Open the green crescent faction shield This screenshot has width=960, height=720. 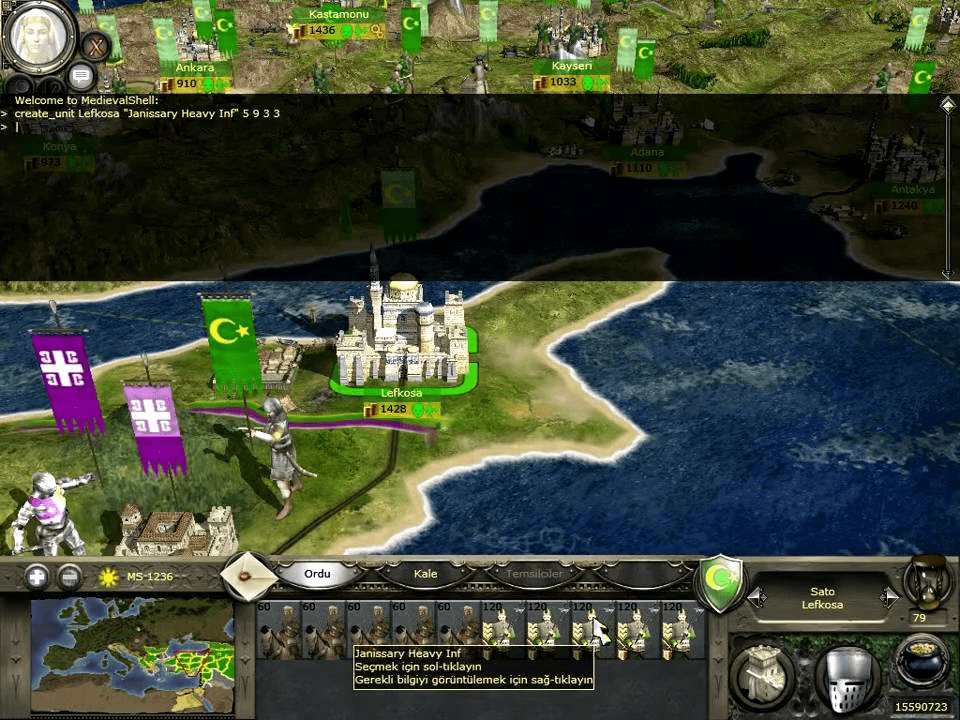[x=720, y=583]
